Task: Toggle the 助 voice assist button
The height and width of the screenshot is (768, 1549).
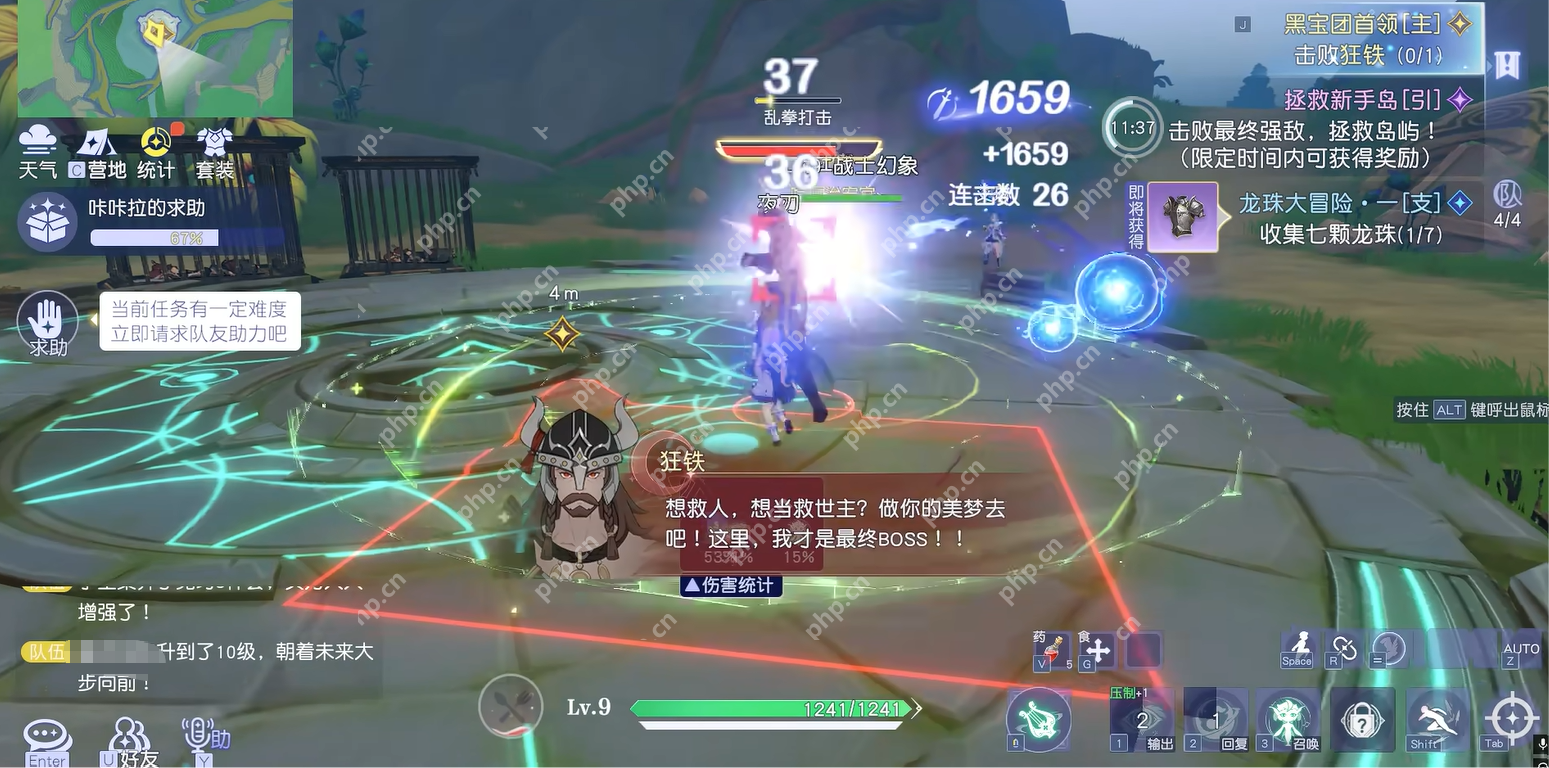Action: [200, 736]
